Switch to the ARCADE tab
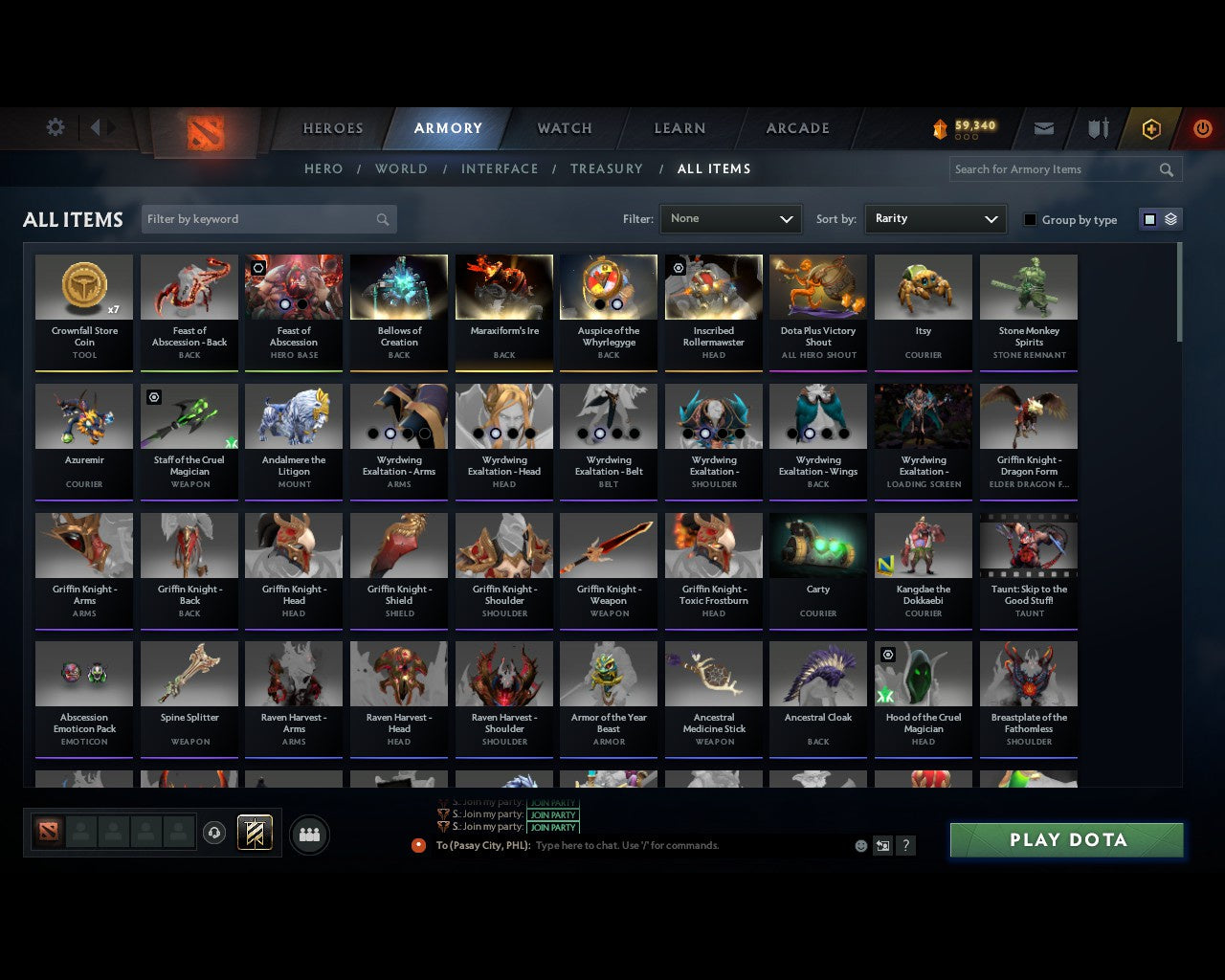This screenshot has height=980, width=1225. point(796,128)
